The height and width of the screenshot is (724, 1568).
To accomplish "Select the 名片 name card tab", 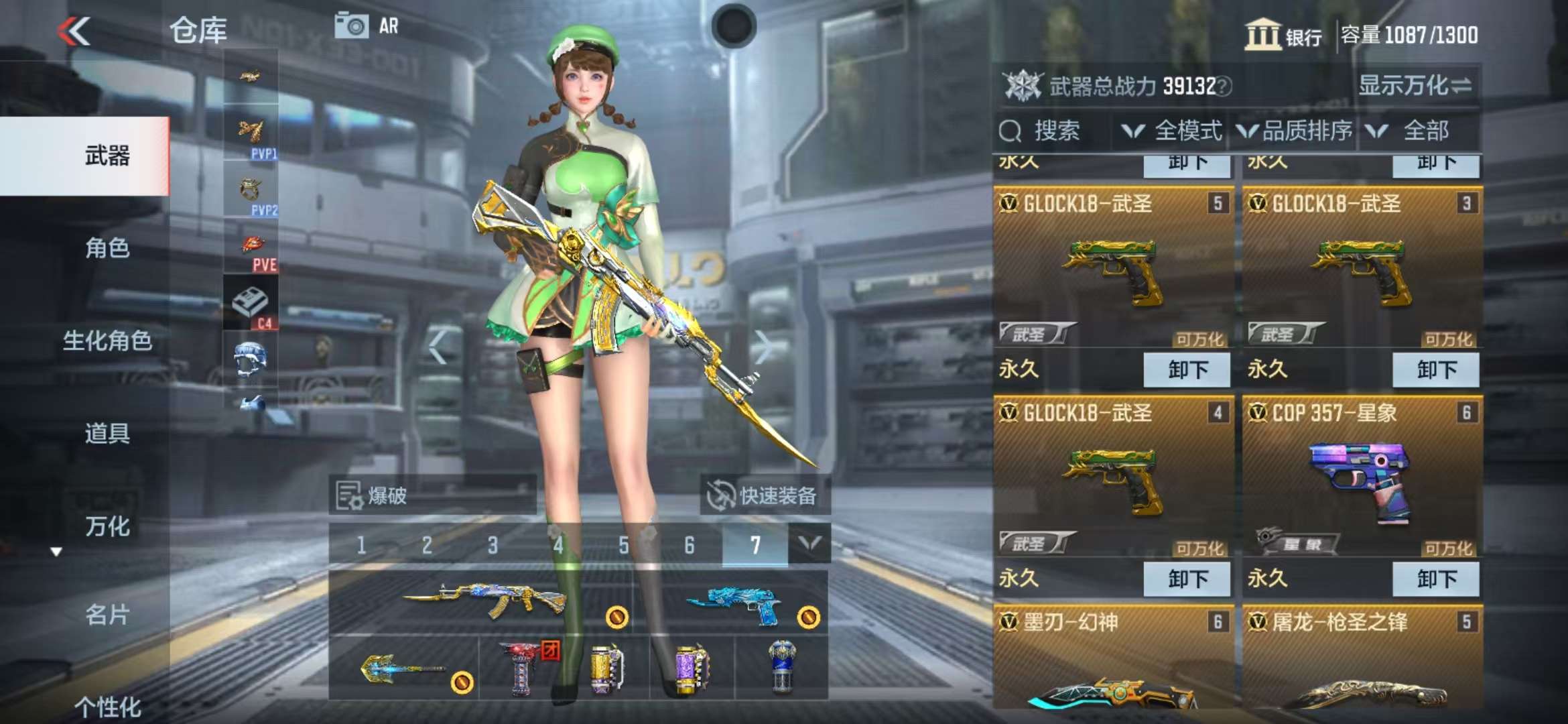I will (107, 615).
